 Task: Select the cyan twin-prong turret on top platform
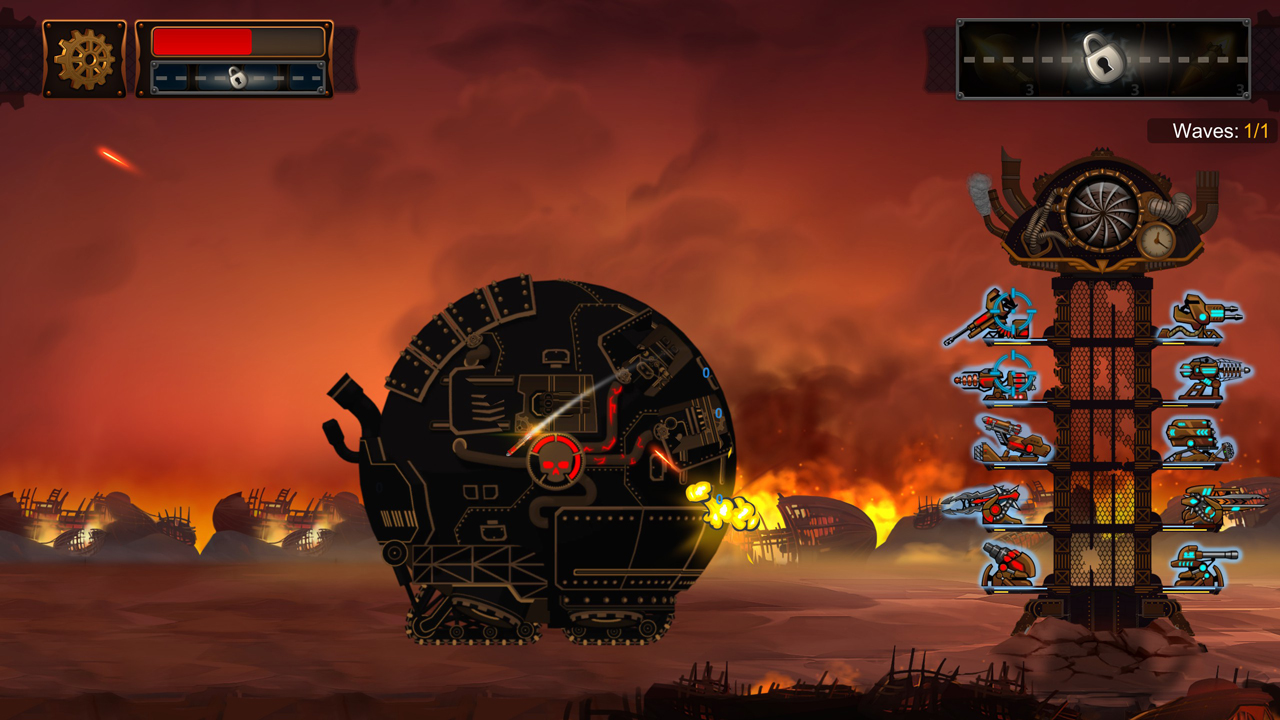coord(1200,316)
